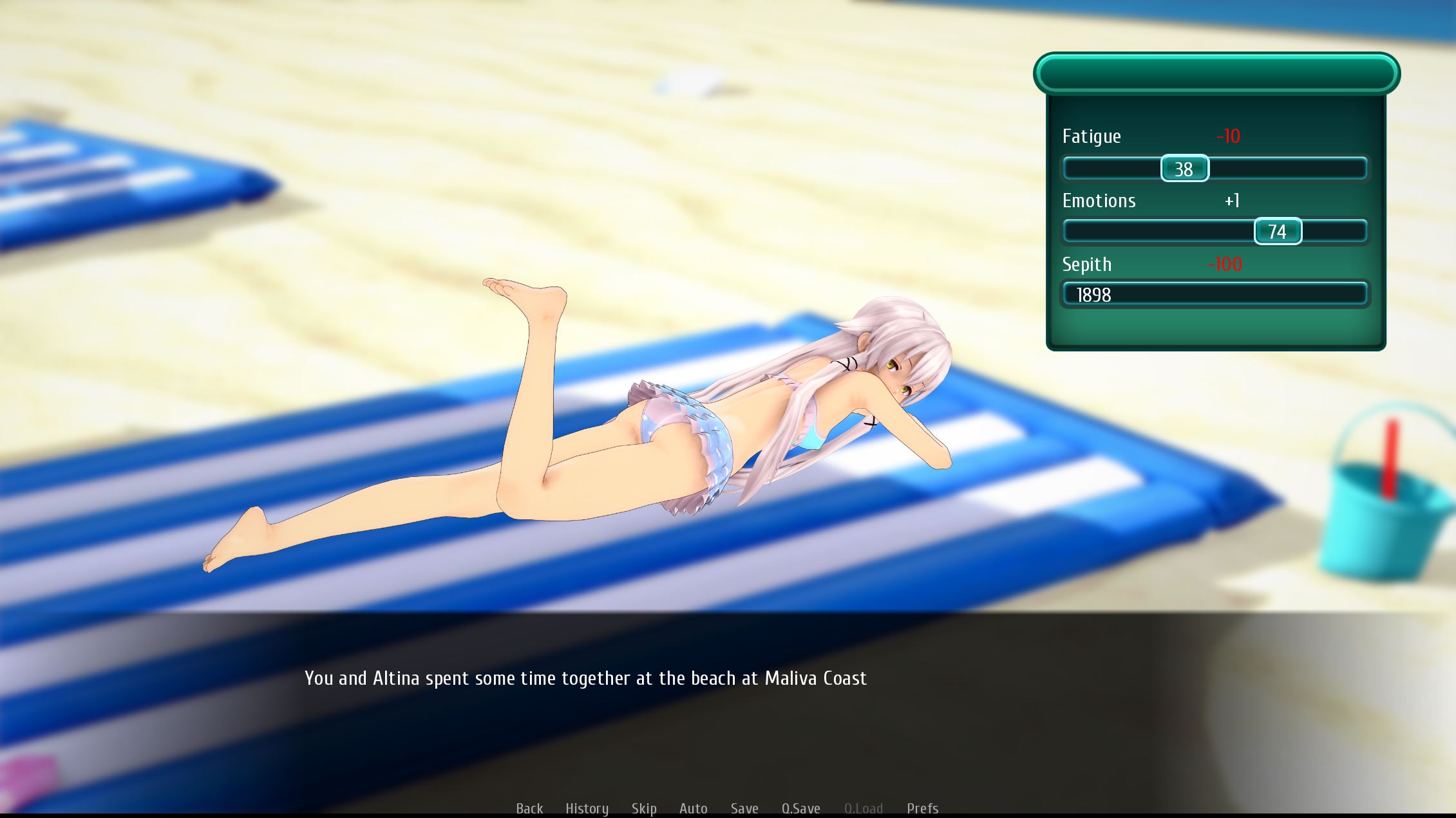Screen dimensions: 1456x818
Task: Toggle Auto-read mode
Action: [x=693, y=808]
